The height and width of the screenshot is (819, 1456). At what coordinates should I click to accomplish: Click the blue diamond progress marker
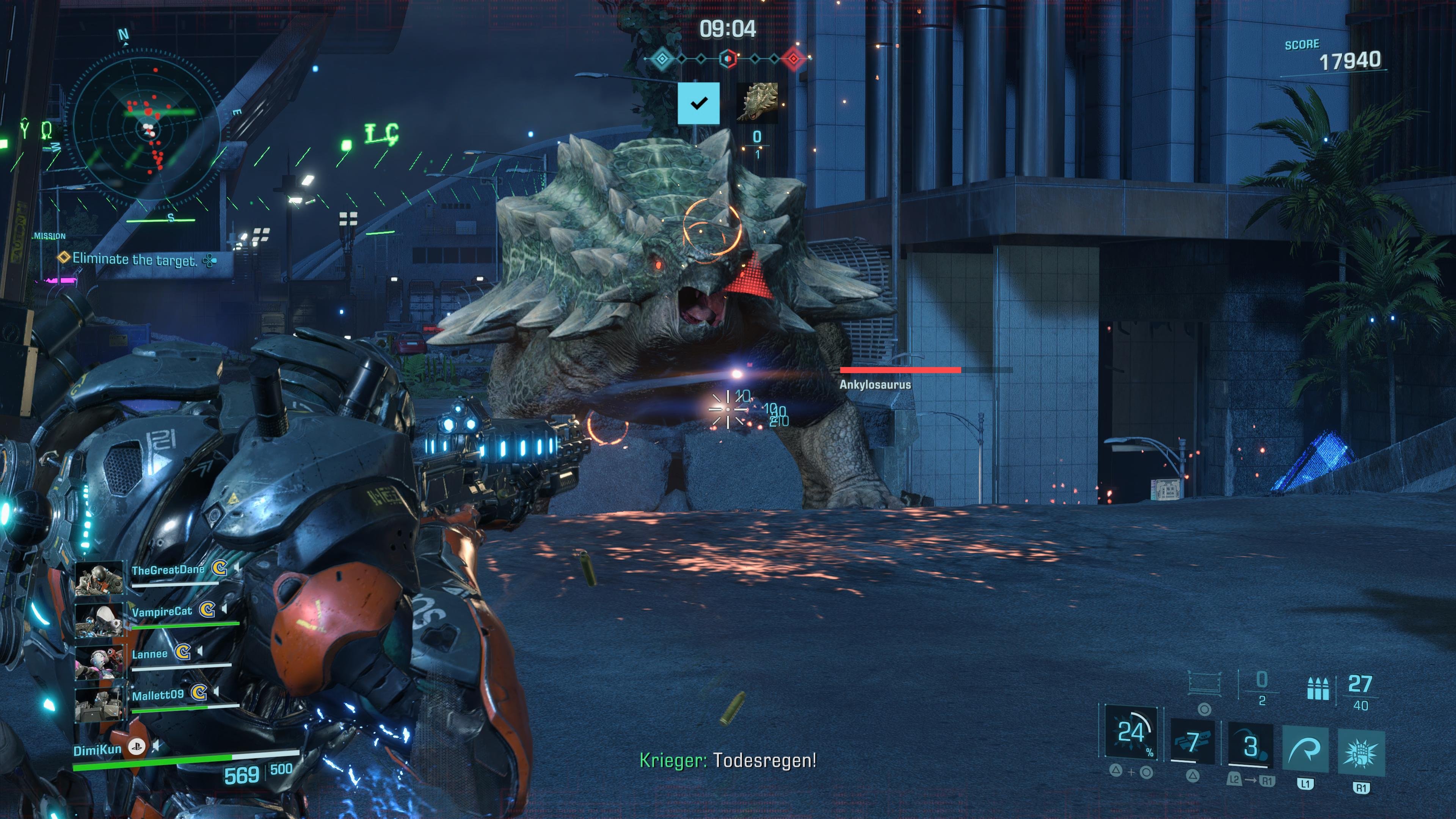[662, 58]
